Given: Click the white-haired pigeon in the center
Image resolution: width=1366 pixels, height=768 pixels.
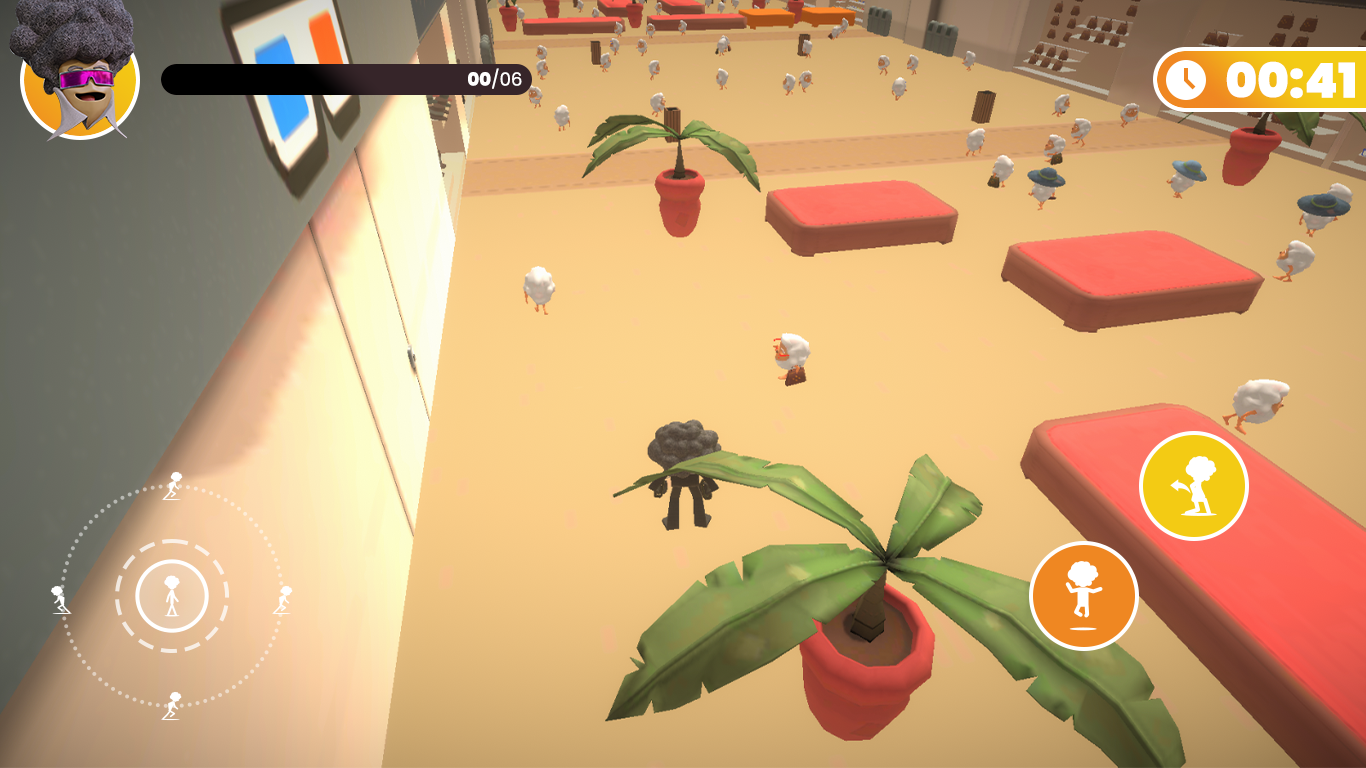Looking at the screenshot, I should pos(789,355).
